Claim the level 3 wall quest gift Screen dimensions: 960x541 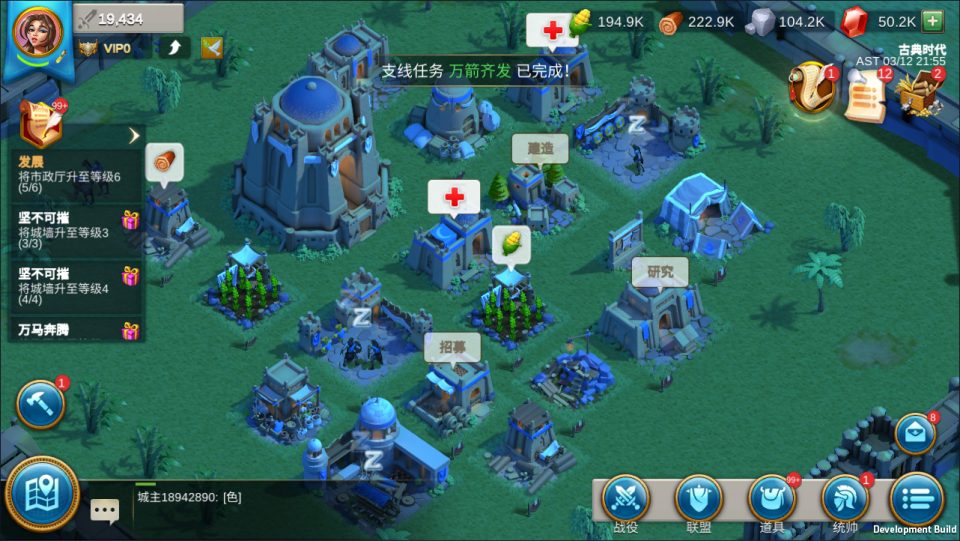(x=129, y=222)
